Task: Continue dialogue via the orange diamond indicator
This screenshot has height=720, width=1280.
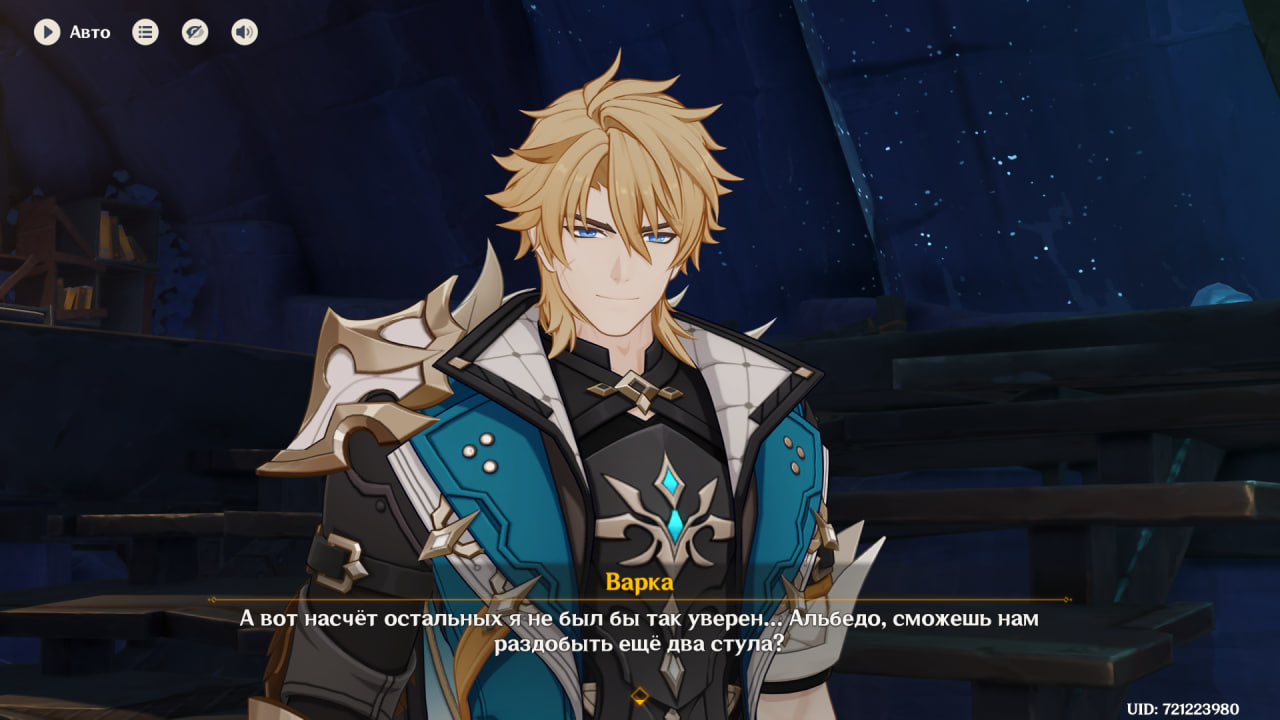Action: (x=640, y=695)
